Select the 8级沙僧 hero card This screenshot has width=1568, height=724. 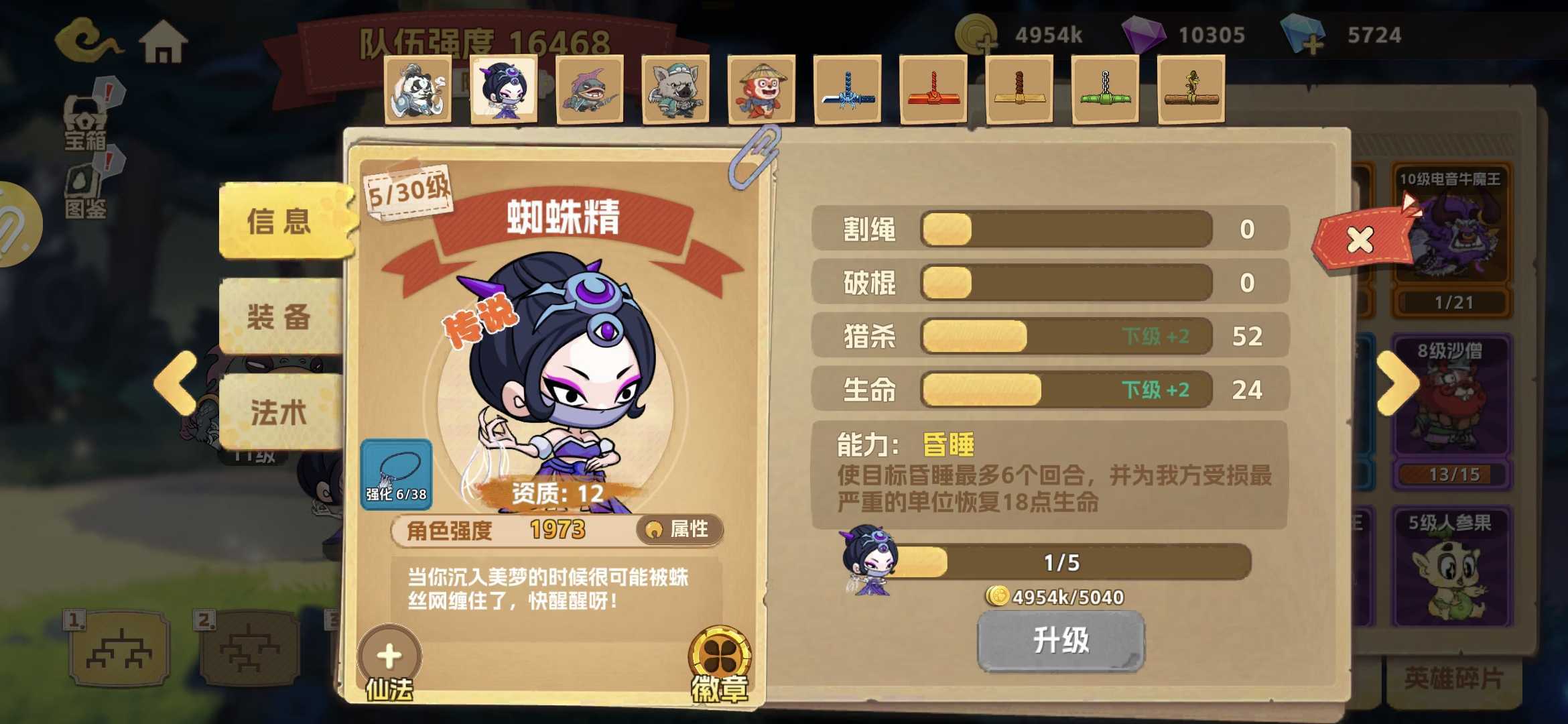1451,410
